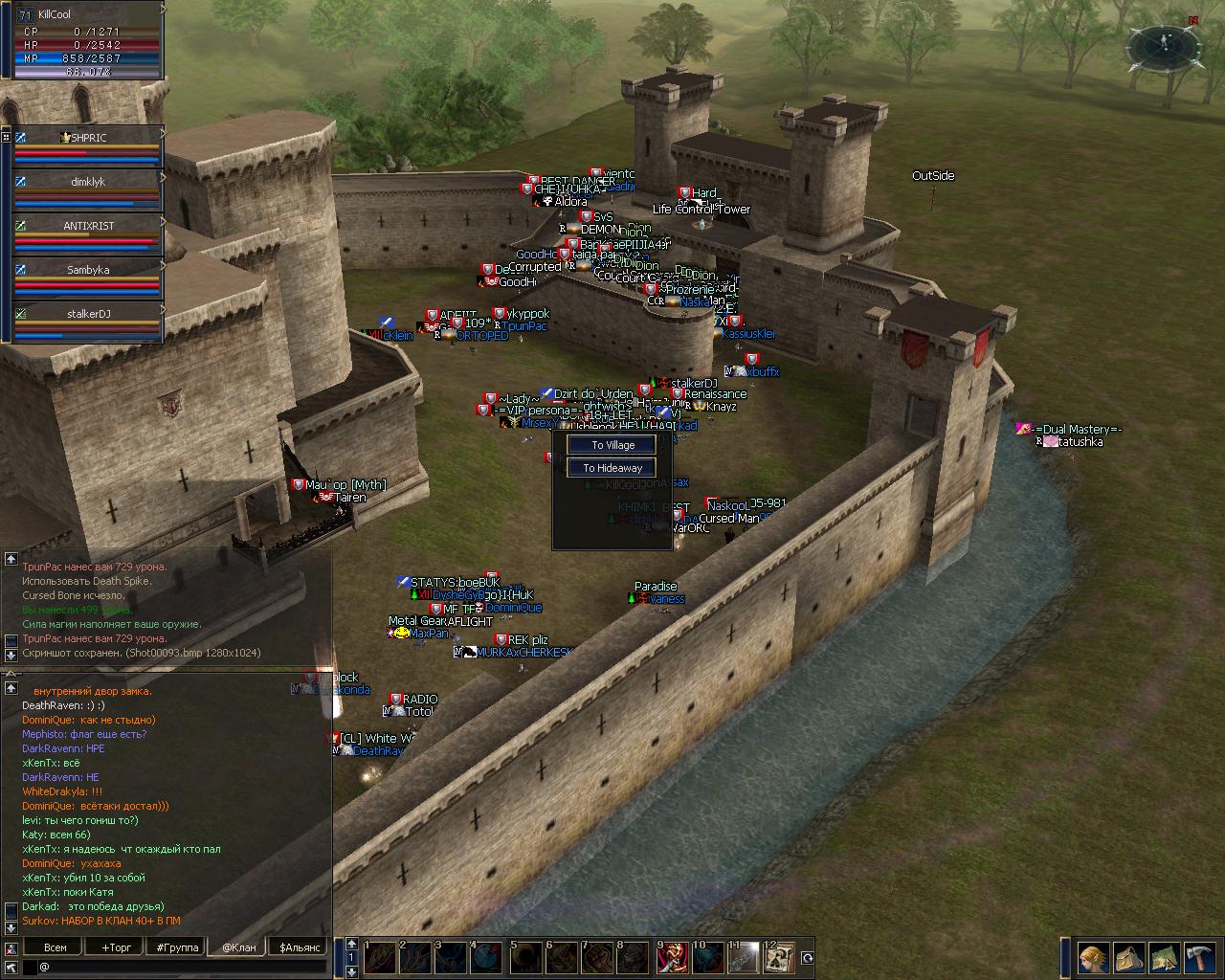Switch to the +Торг trade chat tab

[x=117, y=947]
